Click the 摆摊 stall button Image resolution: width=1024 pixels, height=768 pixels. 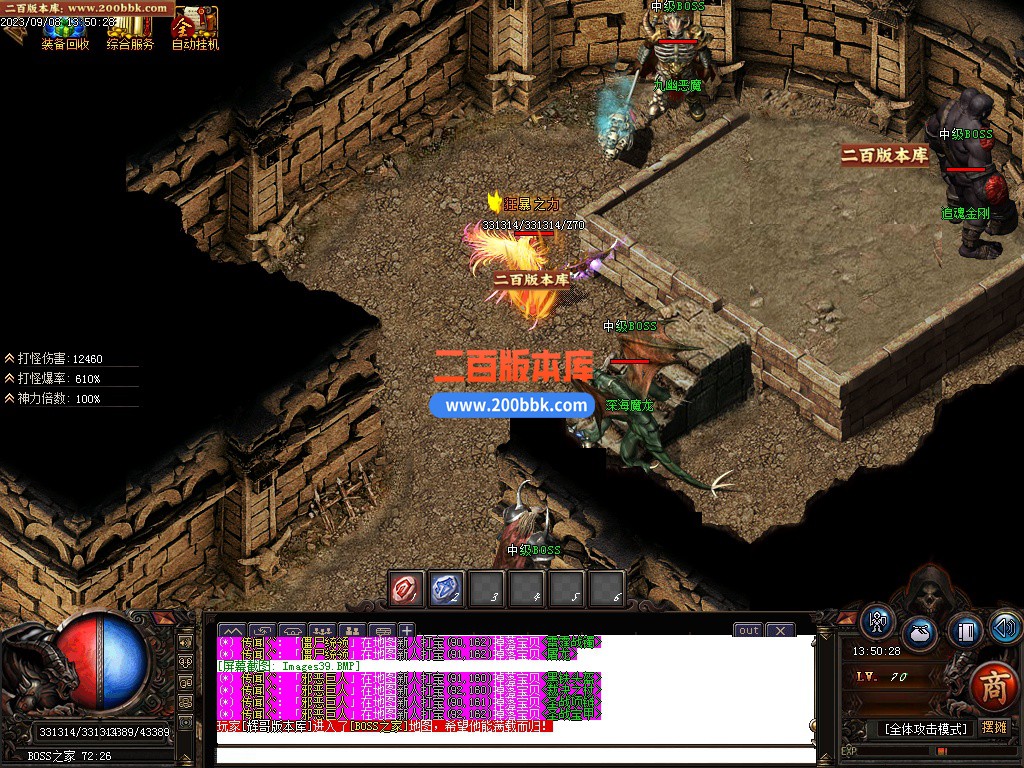pos(994,728)
